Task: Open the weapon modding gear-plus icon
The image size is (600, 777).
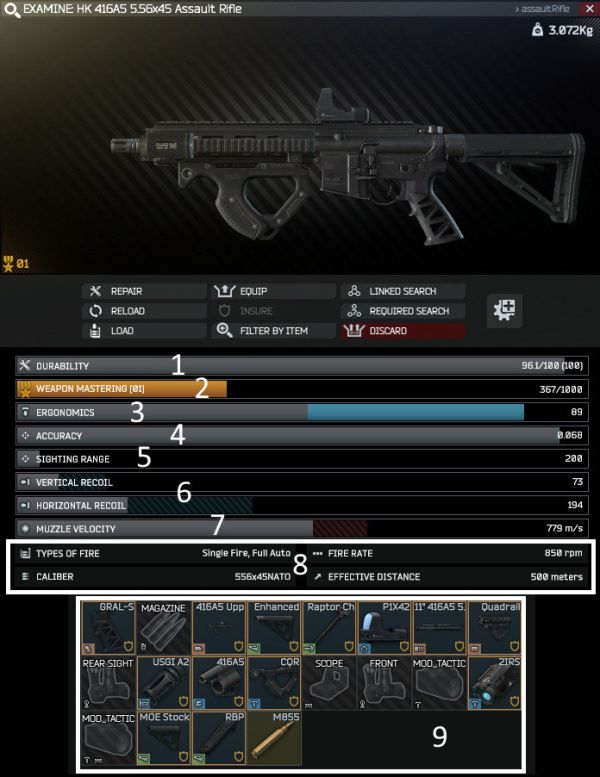Action: [x=501, y=310]
